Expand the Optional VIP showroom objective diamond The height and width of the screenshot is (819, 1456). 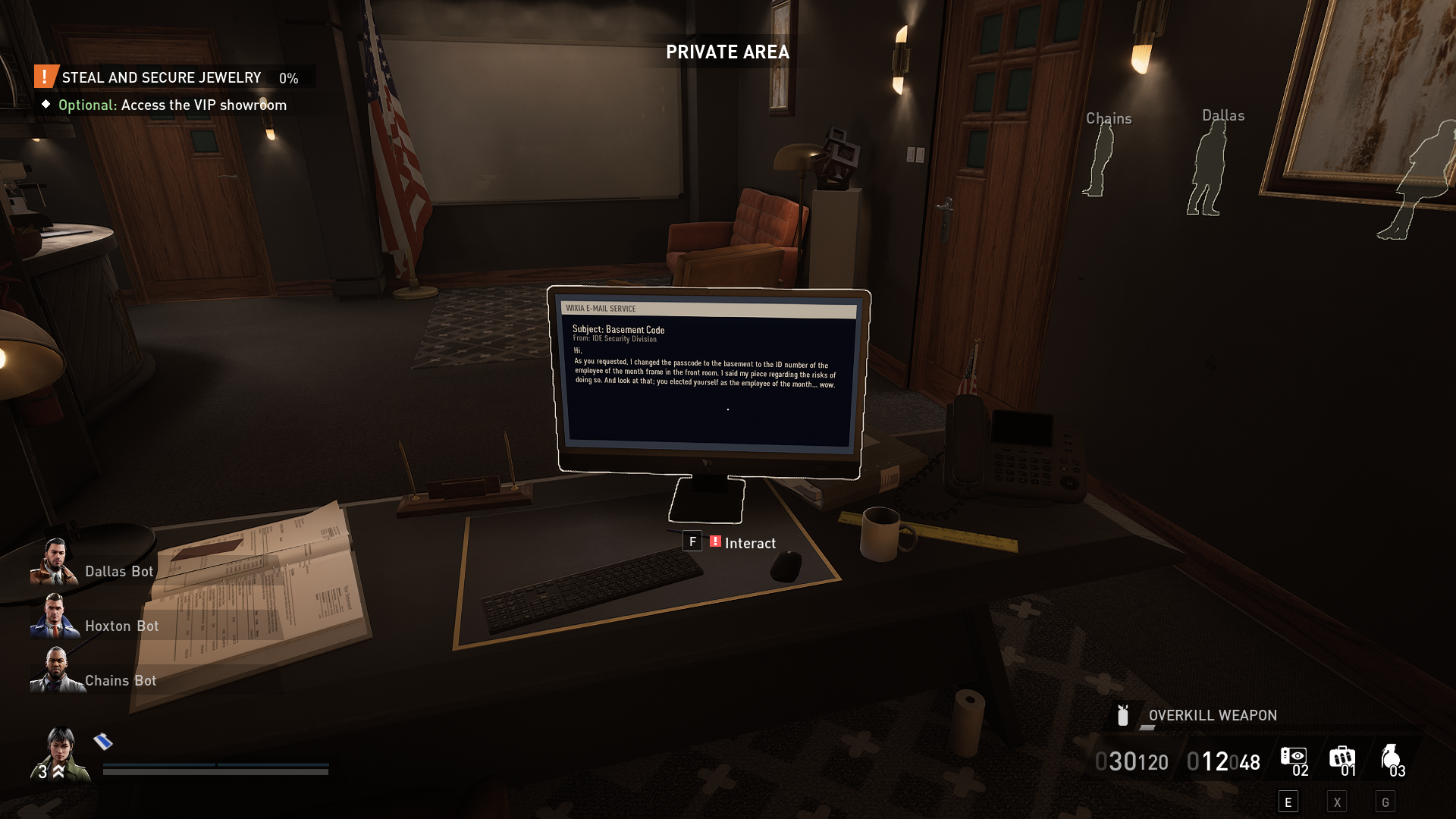(48, 105)
